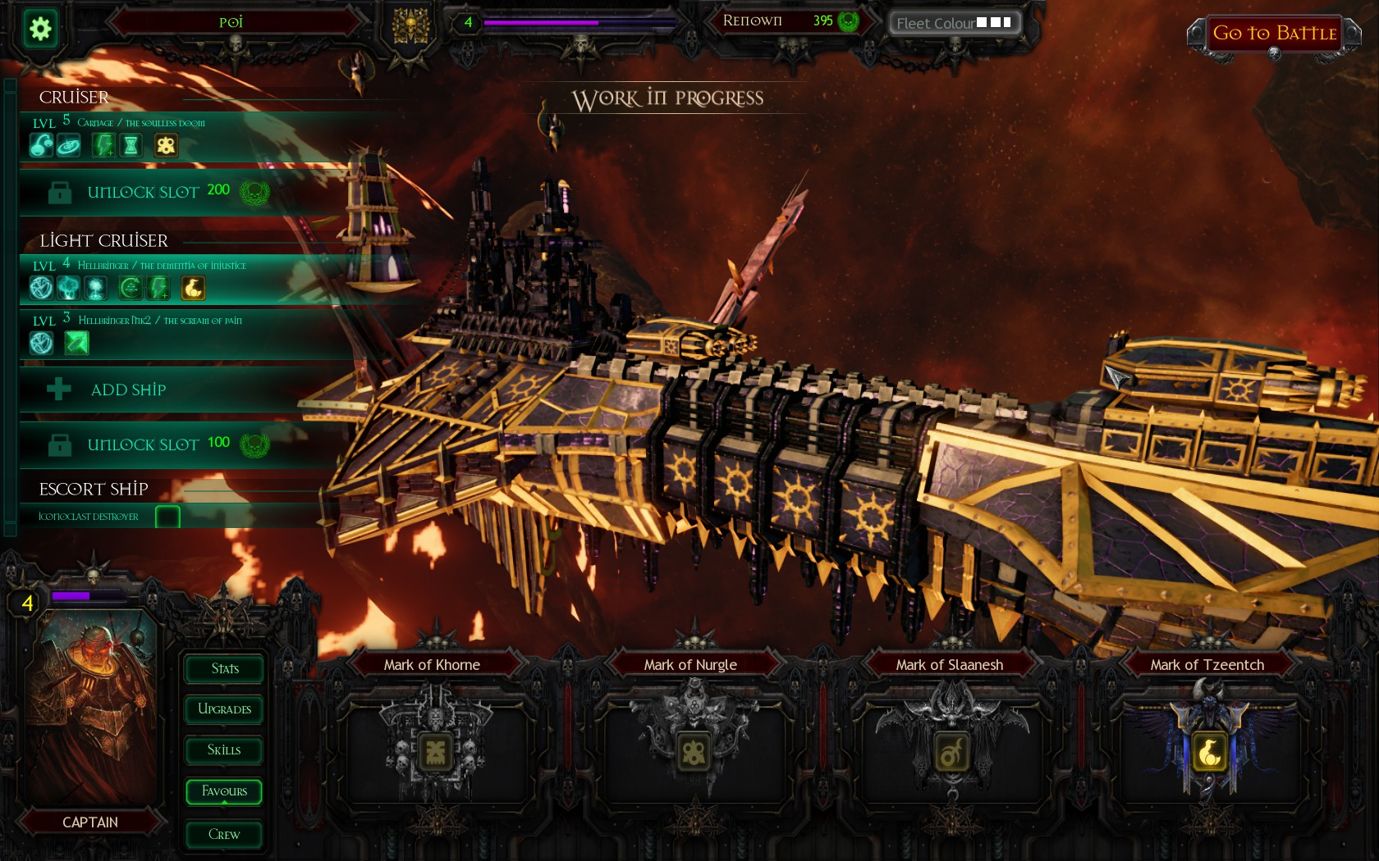This screenshot has height=861, width=1379.
Task: Open the Crew tab
Action: (224, 834)
